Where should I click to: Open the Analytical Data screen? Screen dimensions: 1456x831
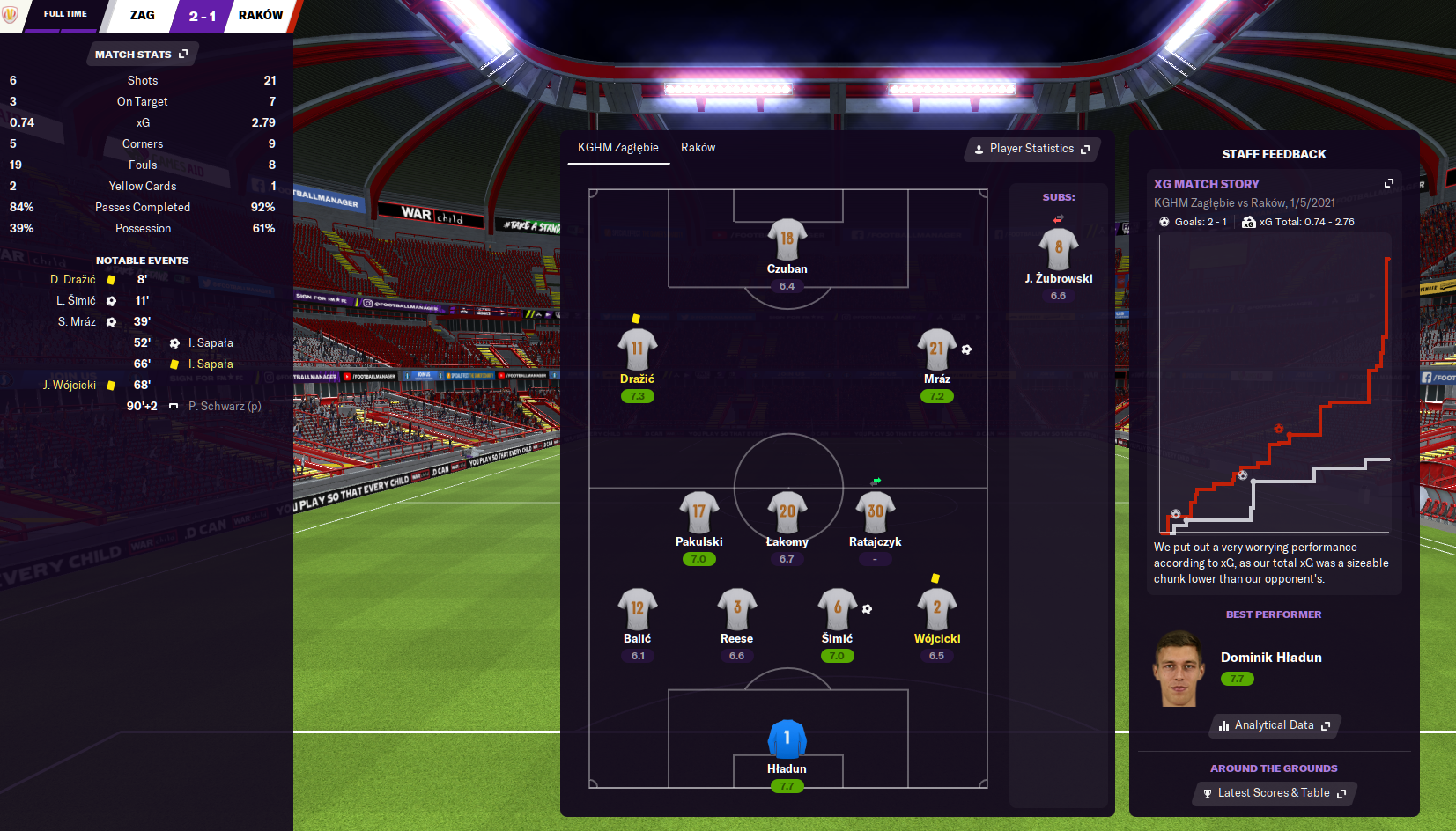pos(1275,725)
